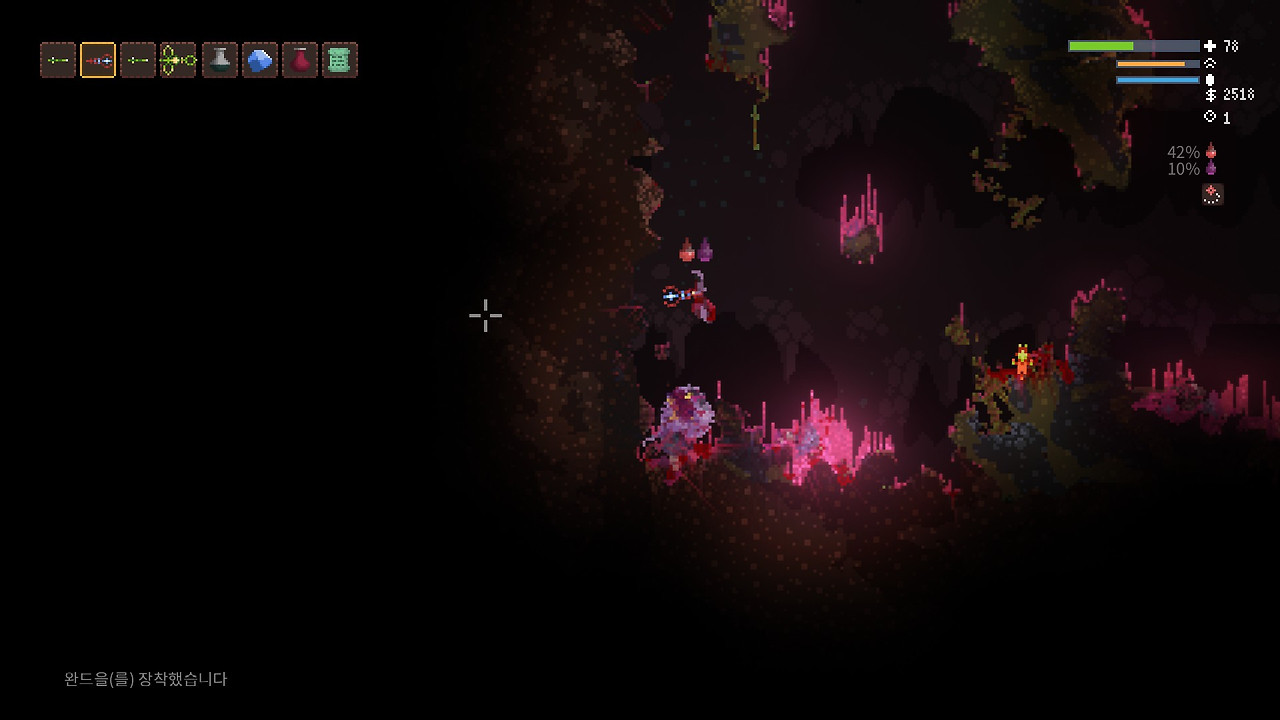The width and height of the screenshot is (1280, 720).
Task: Click the perk icon below the stain percentages
Action: click(x=1212, y=194)
